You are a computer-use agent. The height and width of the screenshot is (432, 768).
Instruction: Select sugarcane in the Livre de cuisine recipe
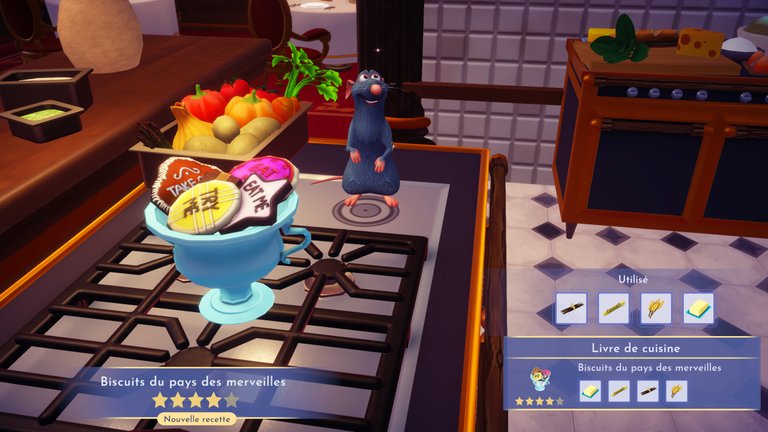(x=619, y=390)
